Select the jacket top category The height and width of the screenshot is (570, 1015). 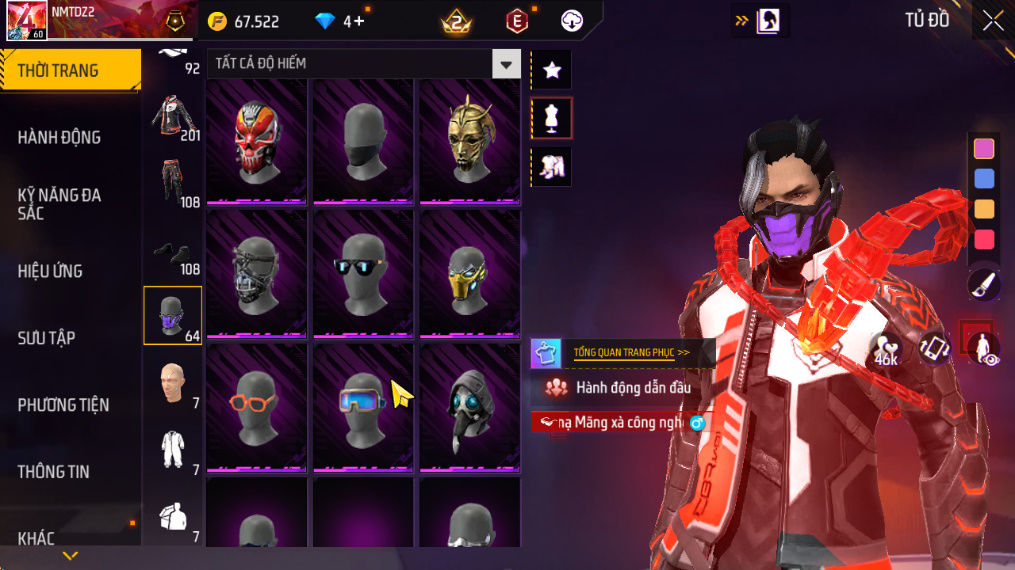click(176, 118)
